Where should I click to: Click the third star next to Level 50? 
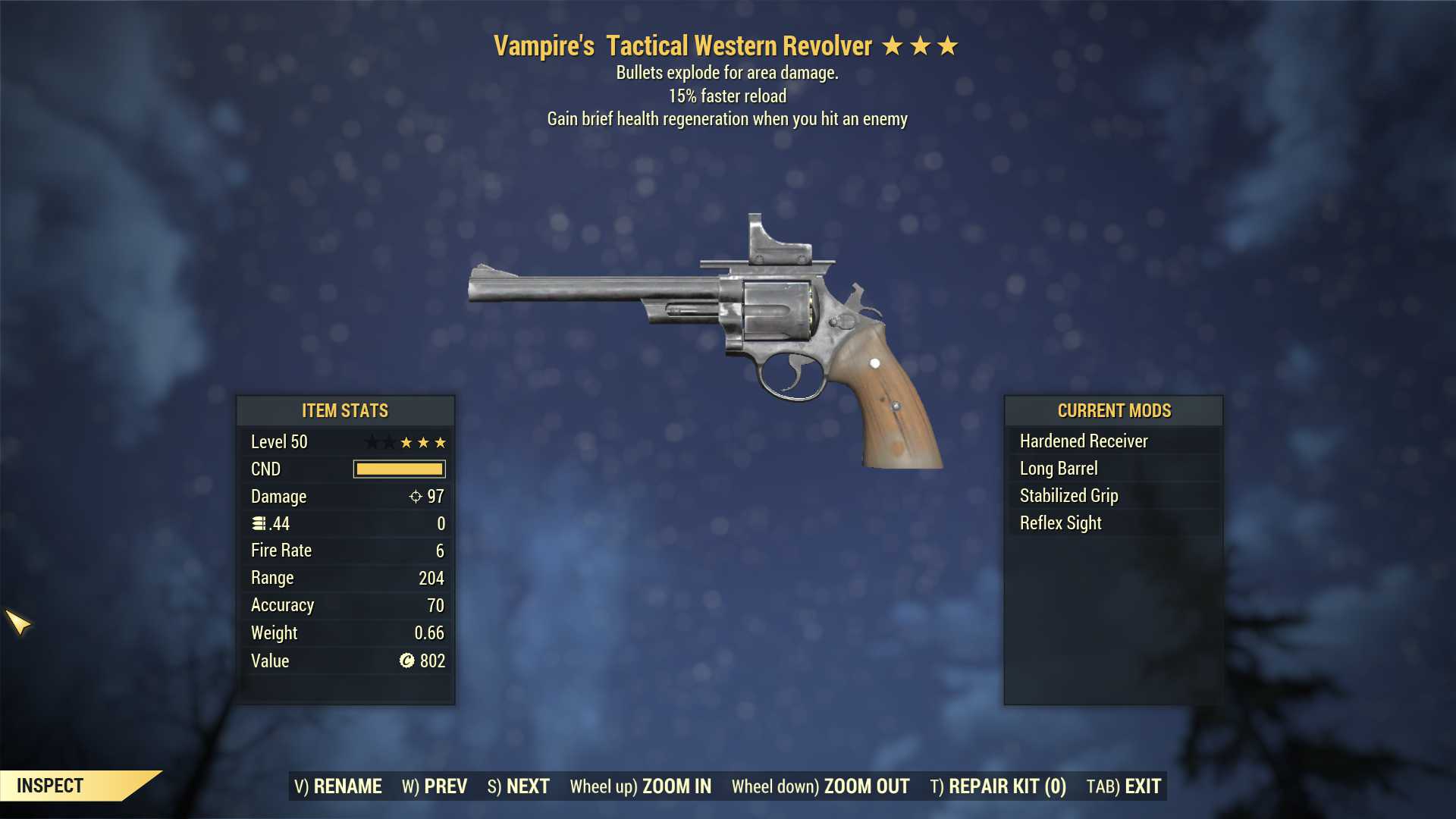pyautogui.click(x=442, y=442)
